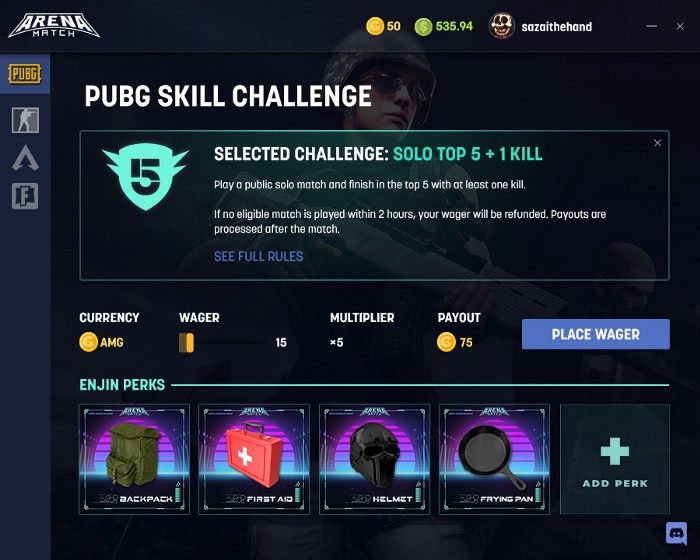Switch to the Counter-Strike game tab
This screenshot has width=700, height=560.
pos(25,120)
